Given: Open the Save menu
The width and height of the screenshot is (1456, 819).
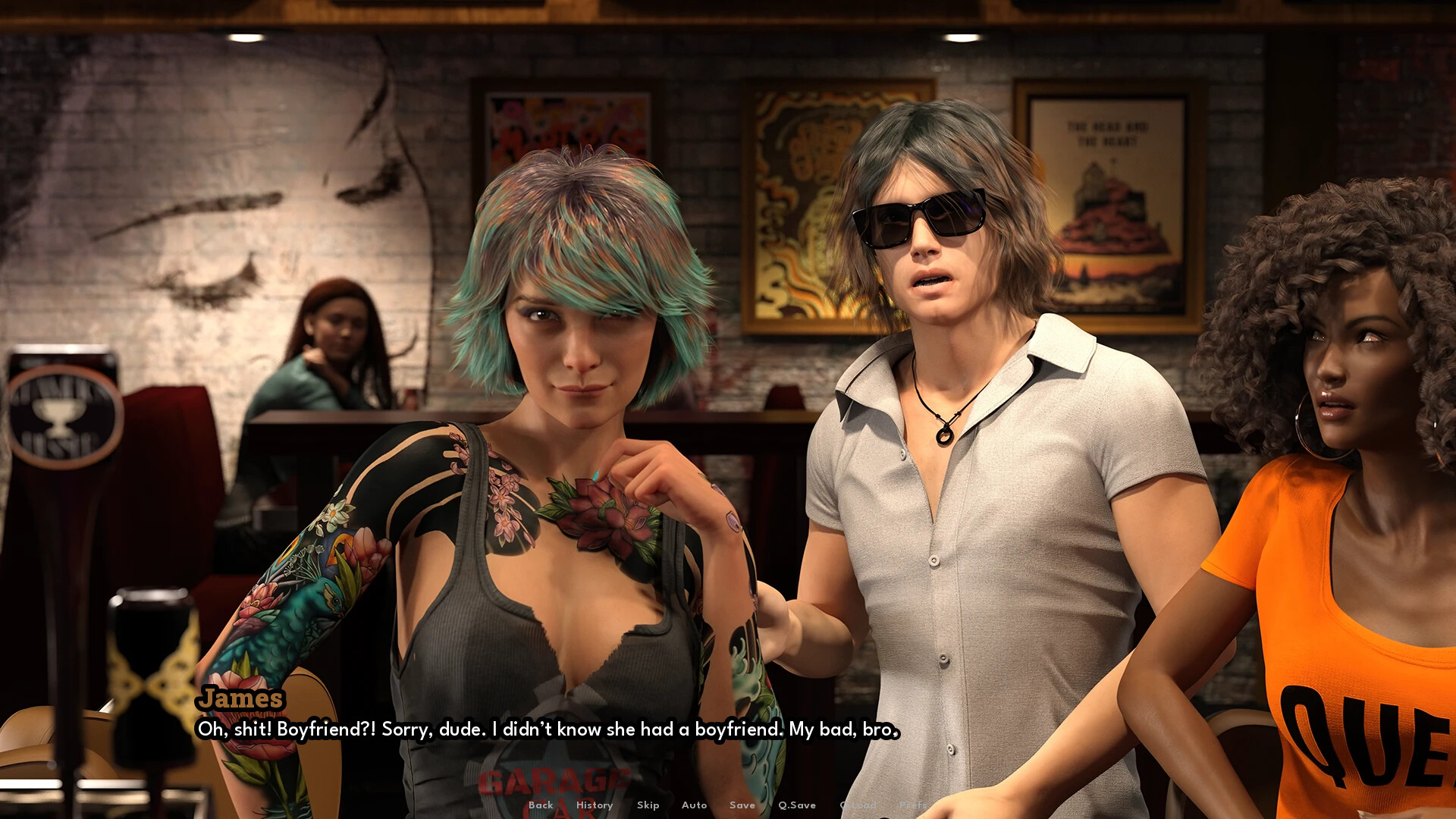Looking at the screenshot, I should click(x=742, y=805).
